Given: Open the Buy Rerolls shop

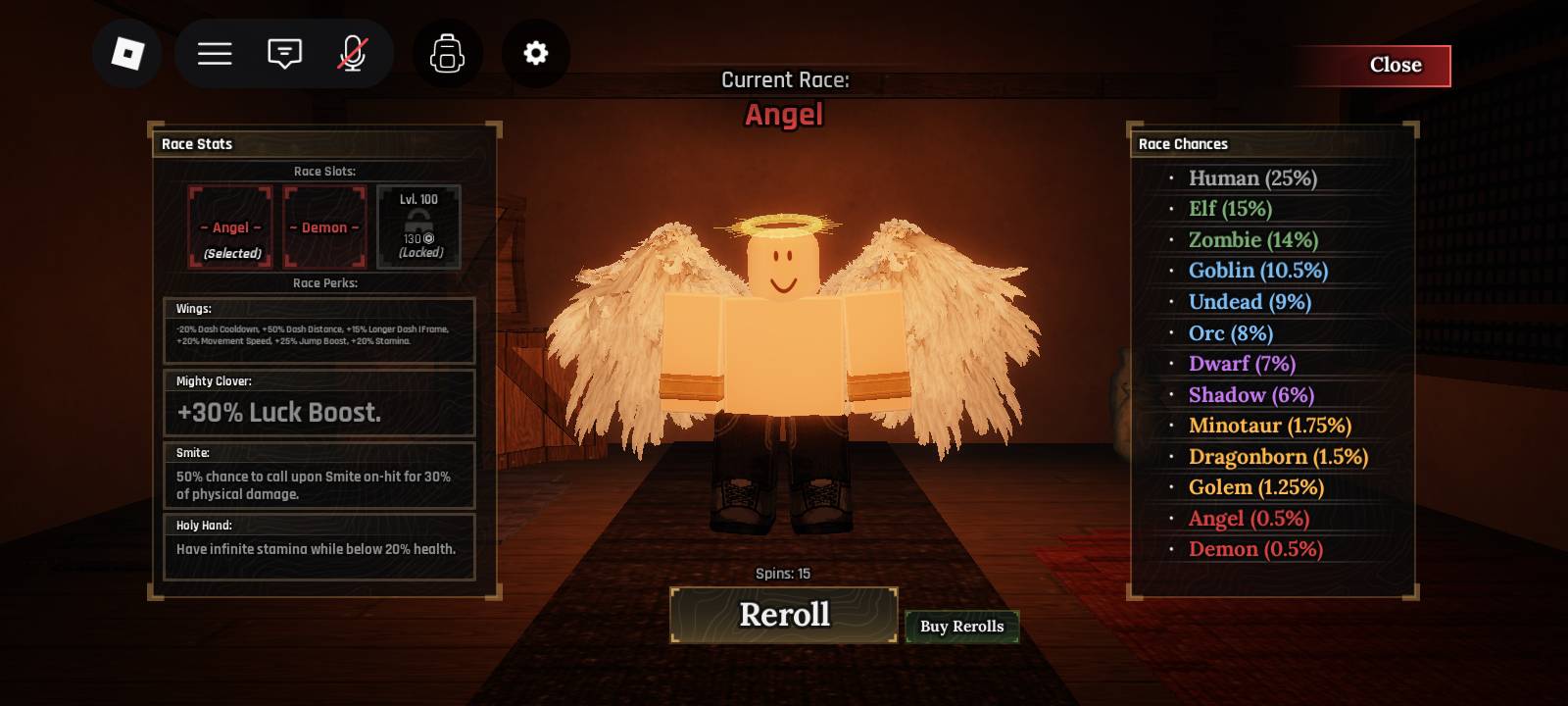Looking at the screenshot, I should (x=962, y=626).
